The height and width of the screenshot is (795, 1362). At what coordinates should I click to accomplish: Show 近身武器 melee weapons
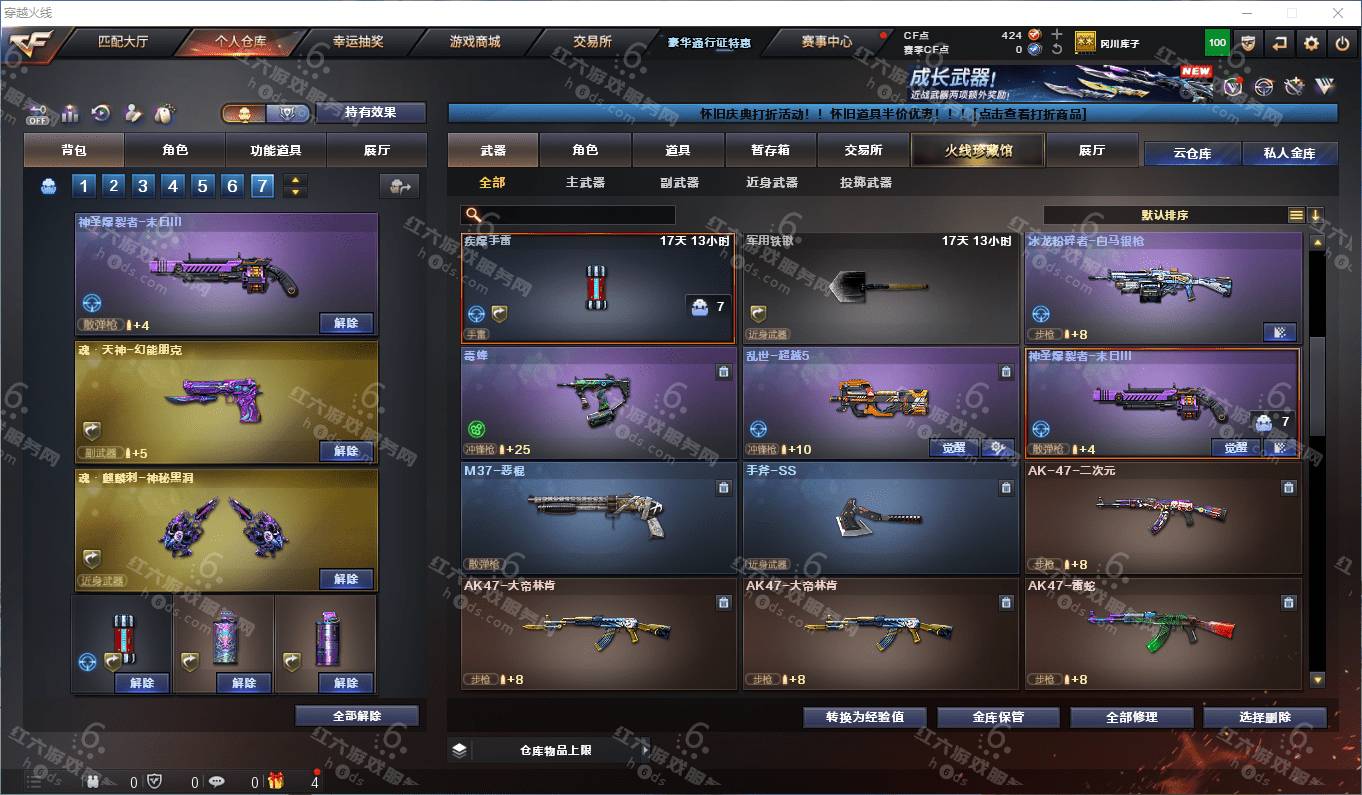(x=771, y=182)
